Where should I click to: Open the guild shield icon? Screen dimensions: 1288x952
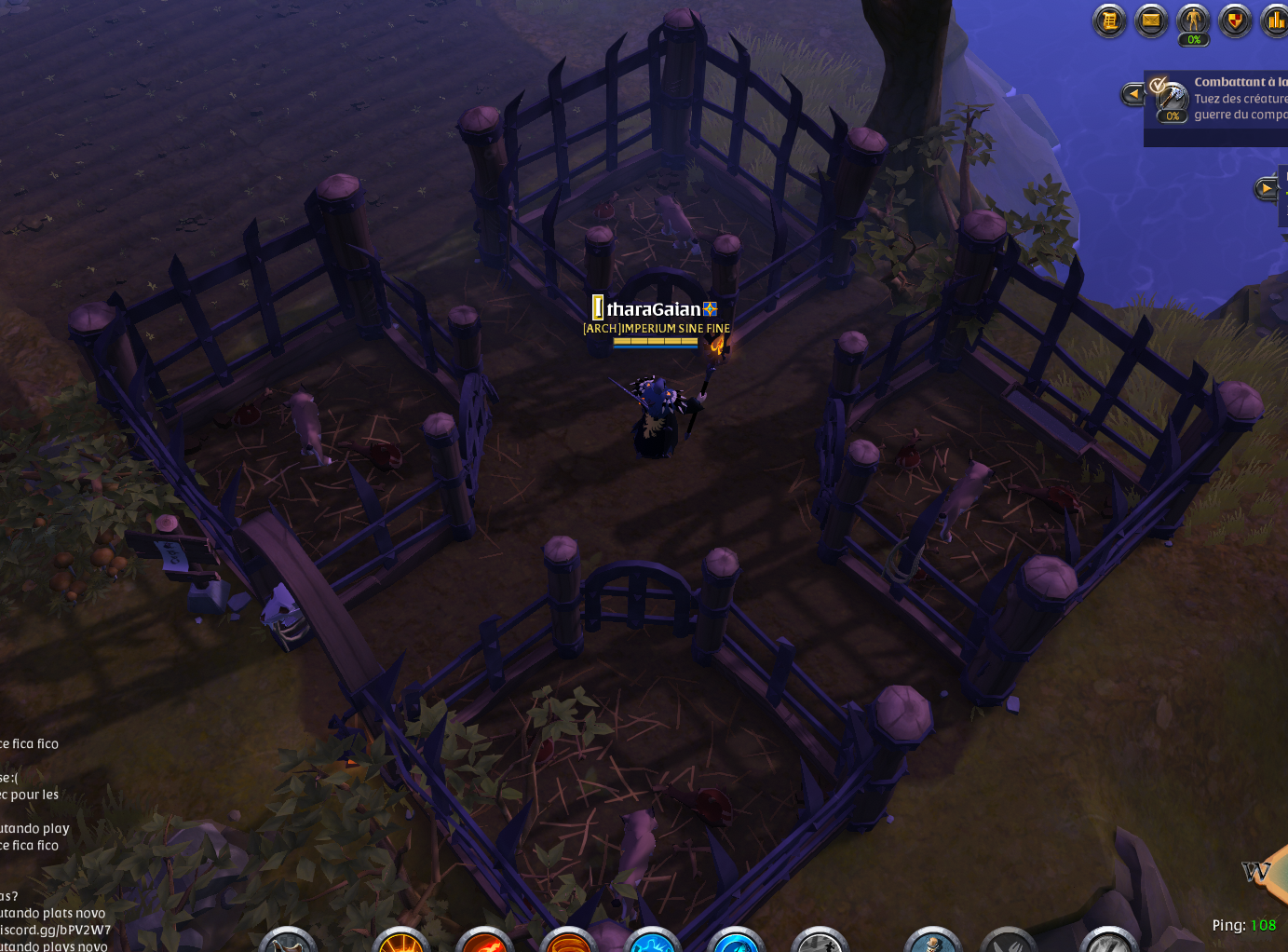[x=1235, y=20]
